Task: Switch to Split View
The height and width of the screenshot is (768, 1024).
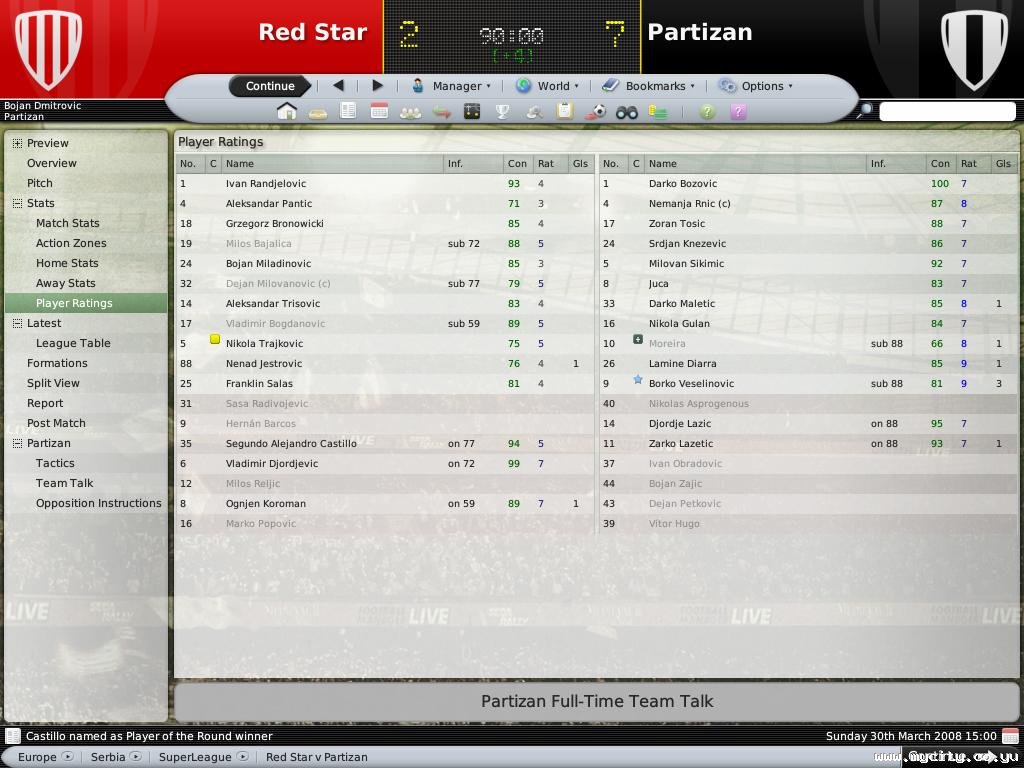Action: [x=53, y=383]
